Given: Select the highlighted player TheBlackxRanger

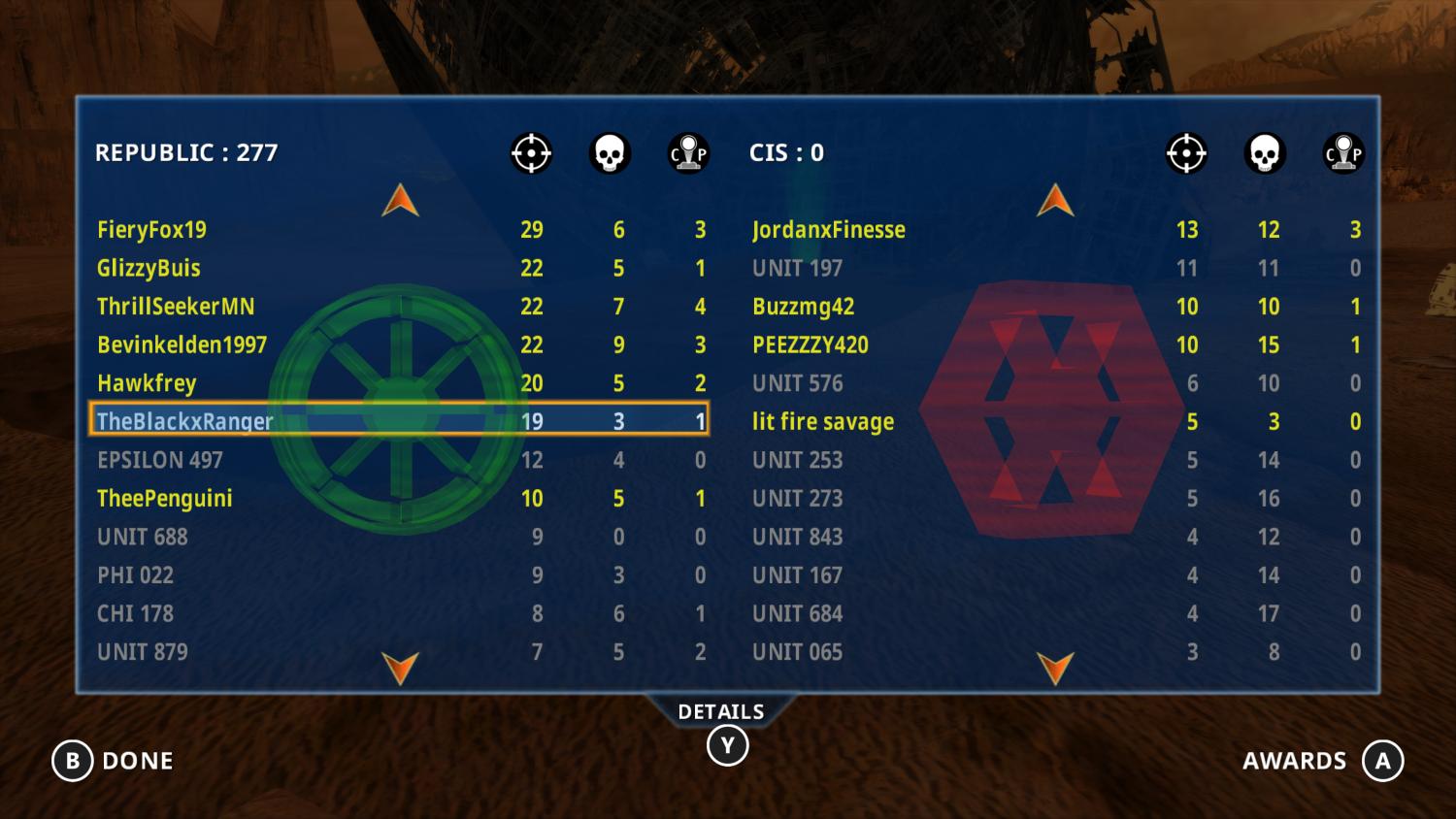Looking at the screenshot, I should pos(184,421).
